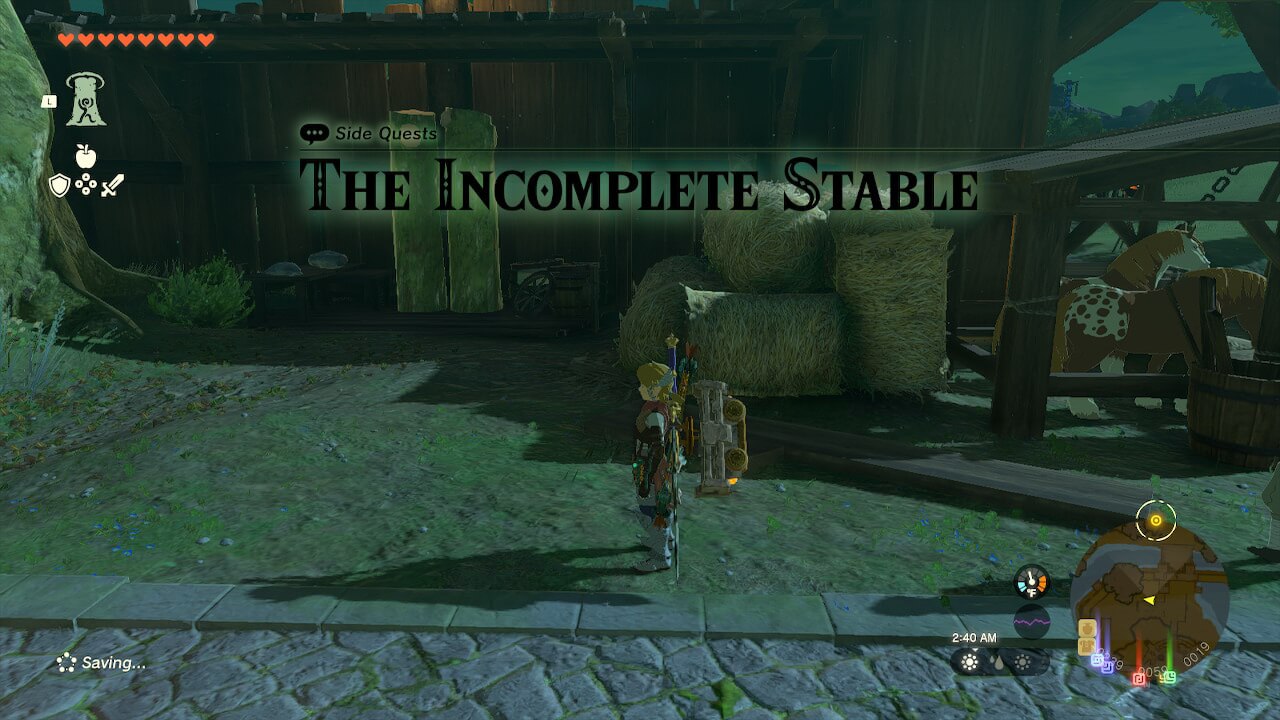Select the green quest marker on the minimap

[x=1169, y=676]
